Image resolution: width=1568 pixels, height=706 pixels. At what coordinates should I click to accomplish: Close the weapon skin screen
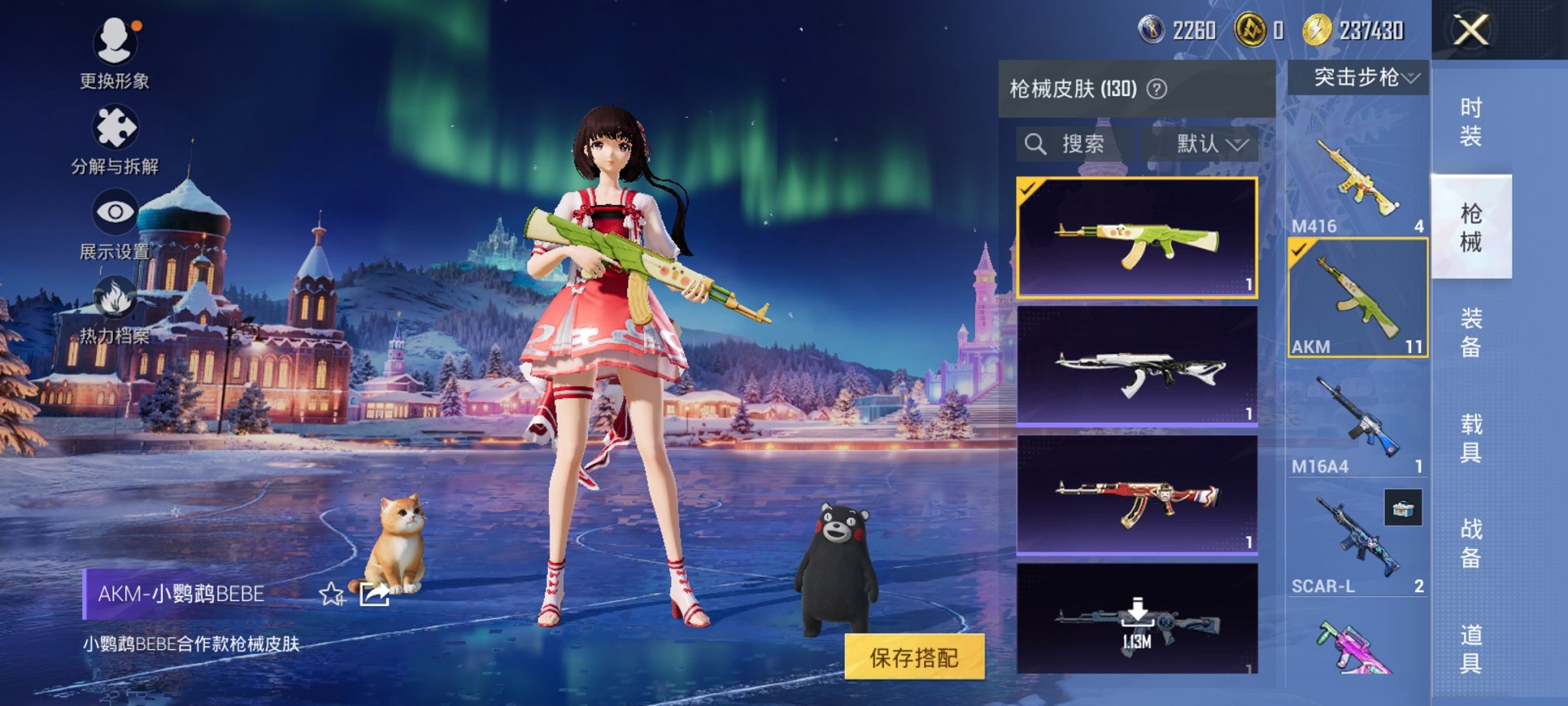point(1470,32)
